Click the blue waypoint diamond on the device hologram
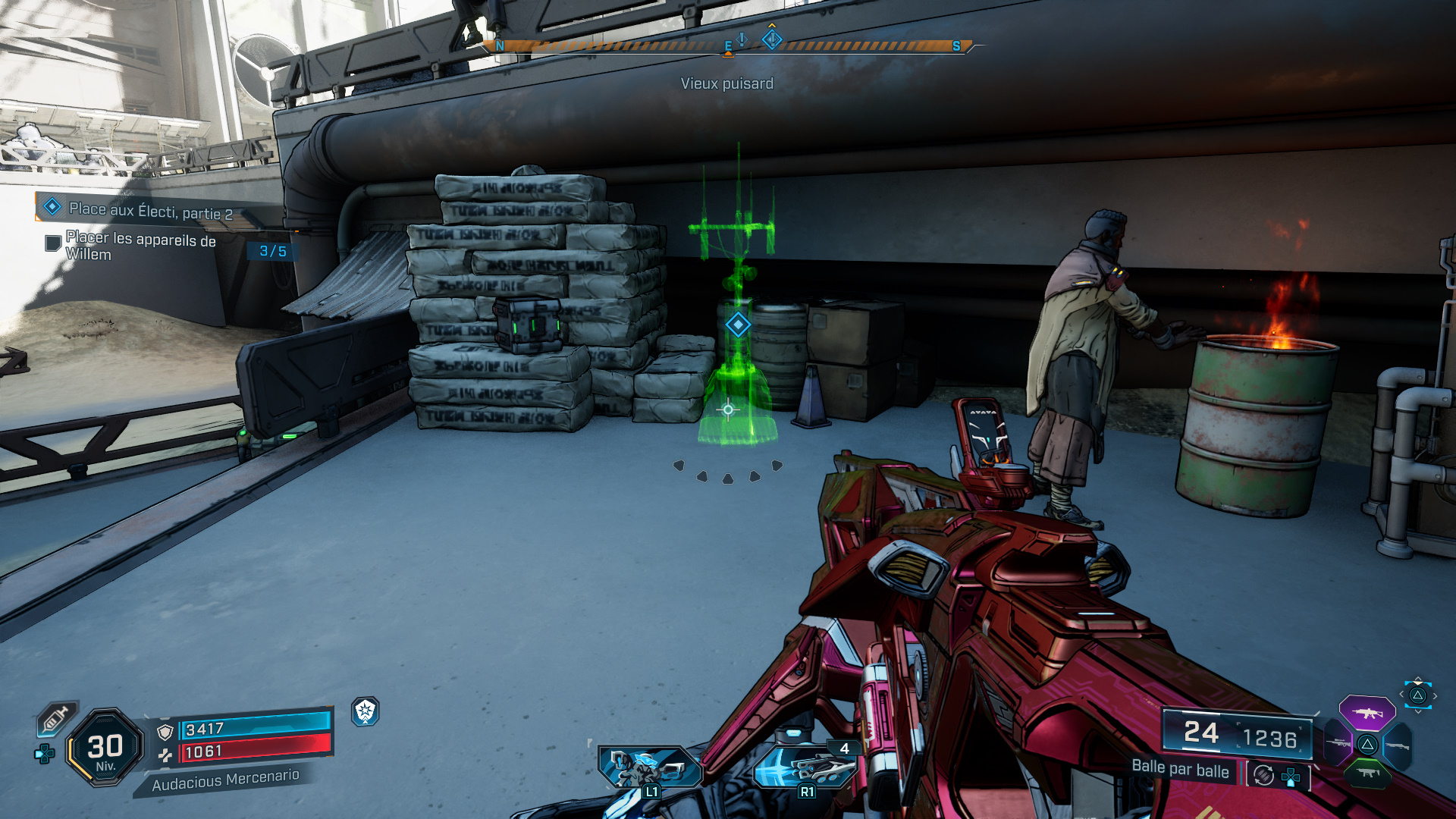 738,325
